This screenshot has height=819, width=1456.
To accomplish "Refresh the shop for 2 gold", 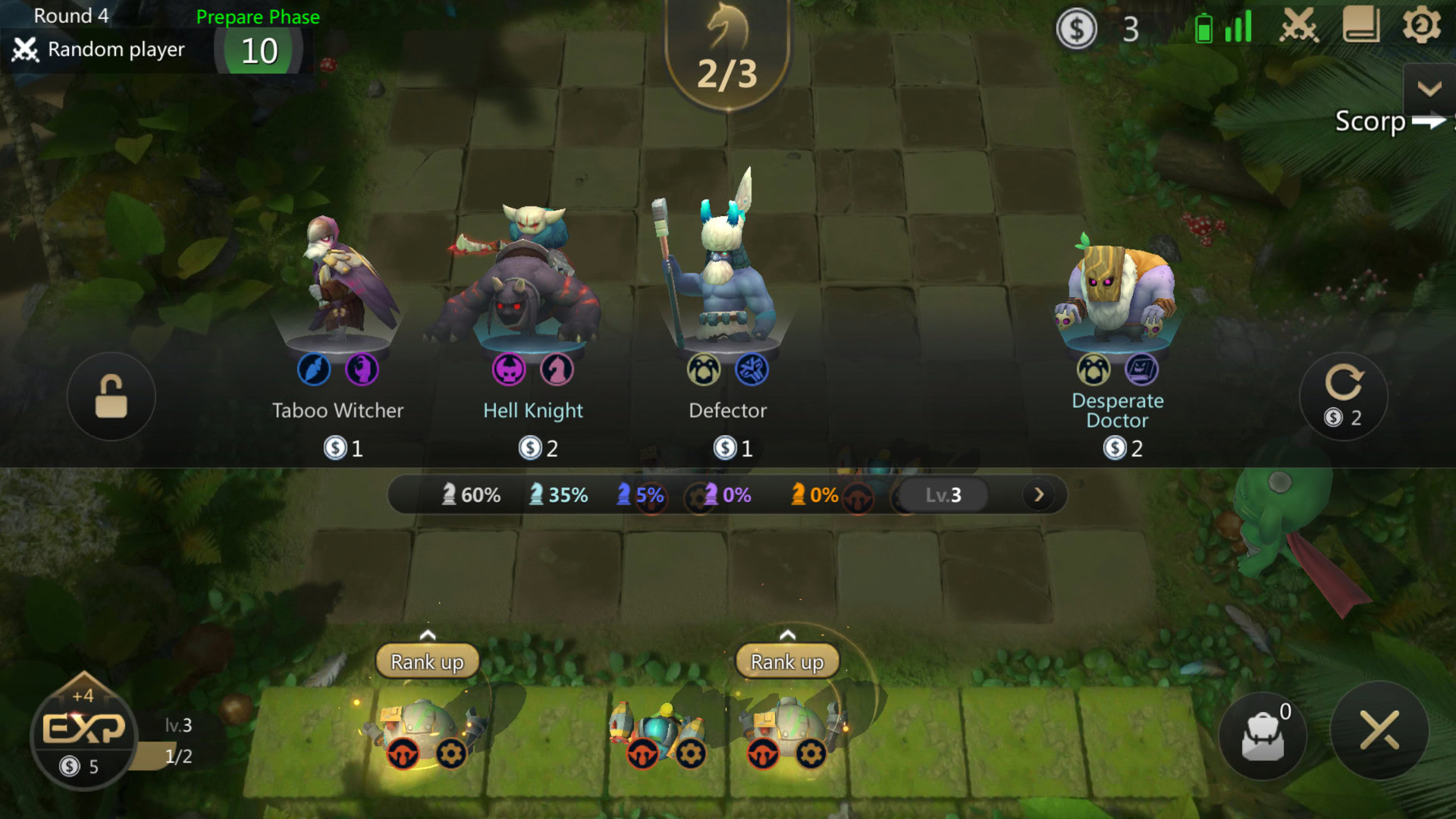I will pos(1343,396).
